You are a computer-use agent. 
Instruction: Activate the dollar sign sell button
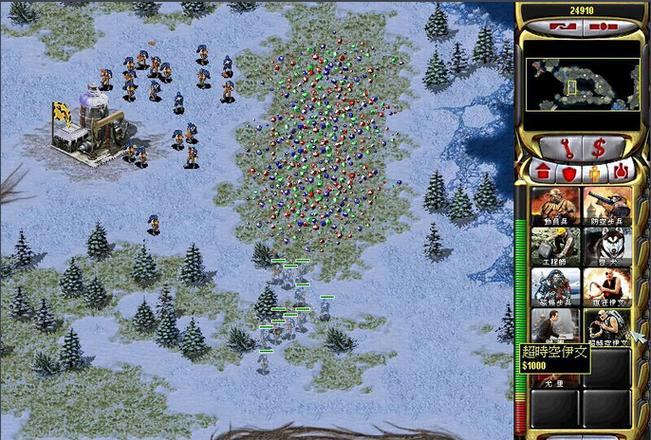[599, 147]
